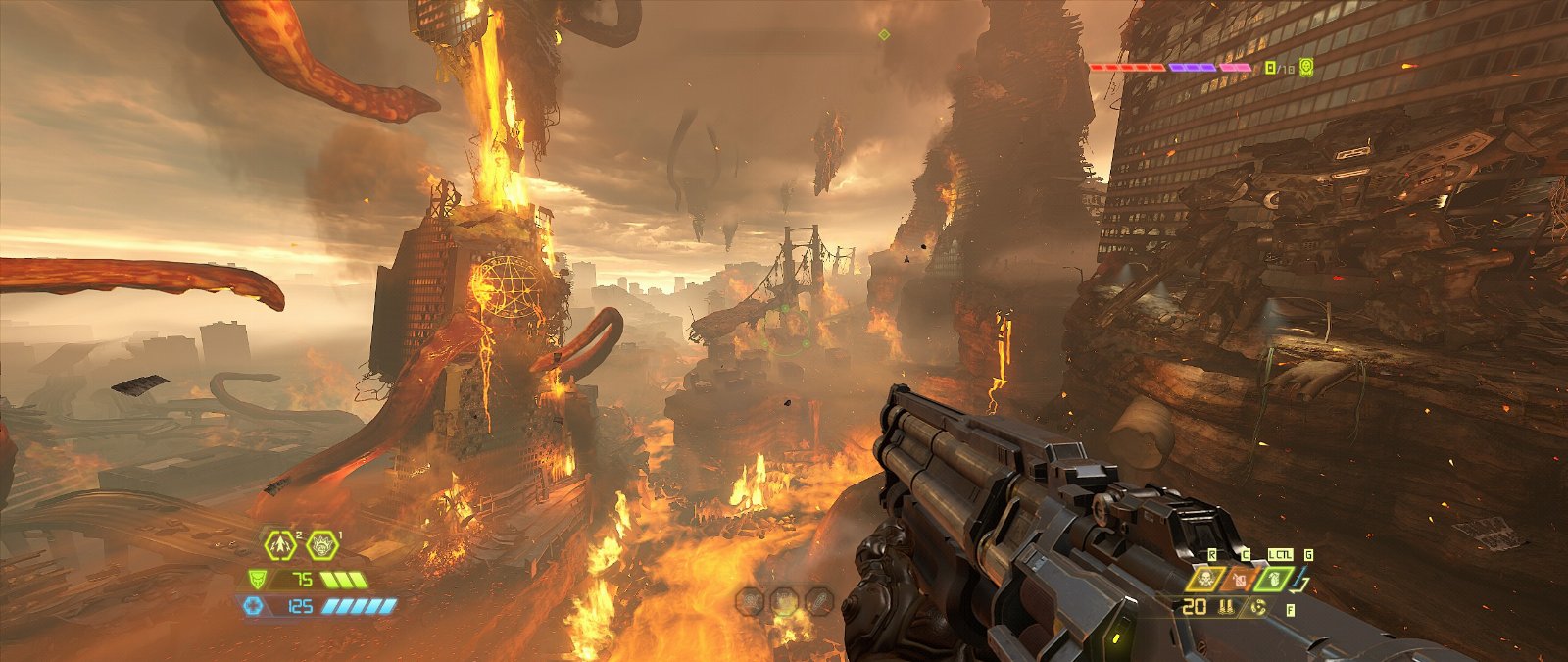This screenshot has height=662, width=1568.
Task: Select the green armor shield icon
Action: tap(257, 579)
